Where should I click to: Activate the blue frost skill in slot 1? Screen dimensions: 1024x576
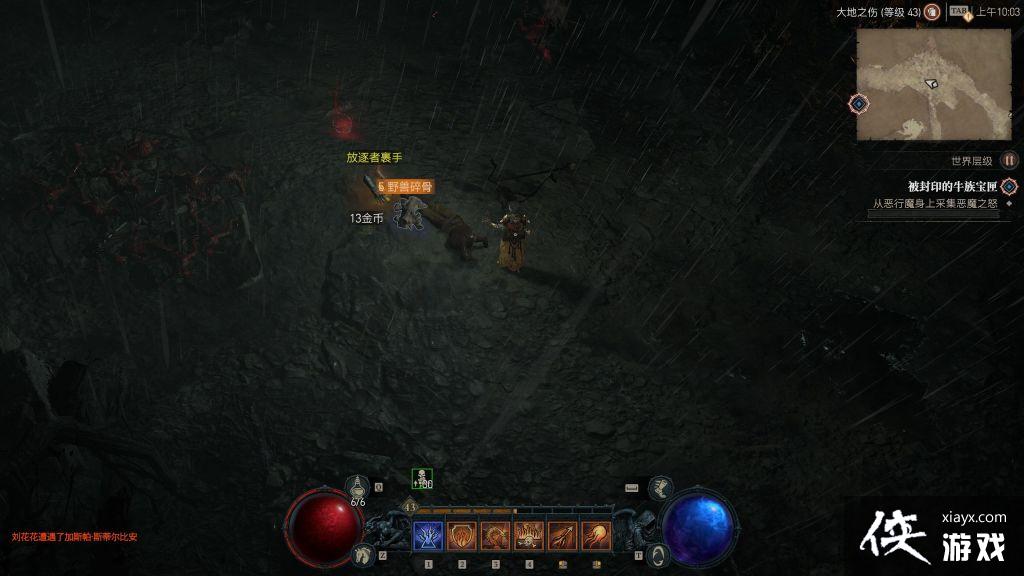point(428,537)
